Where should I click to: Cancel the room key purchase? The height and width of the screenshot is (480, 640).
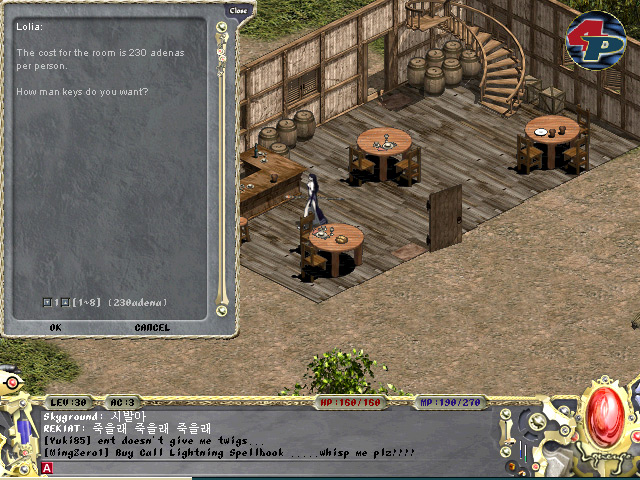coord(152,327)
